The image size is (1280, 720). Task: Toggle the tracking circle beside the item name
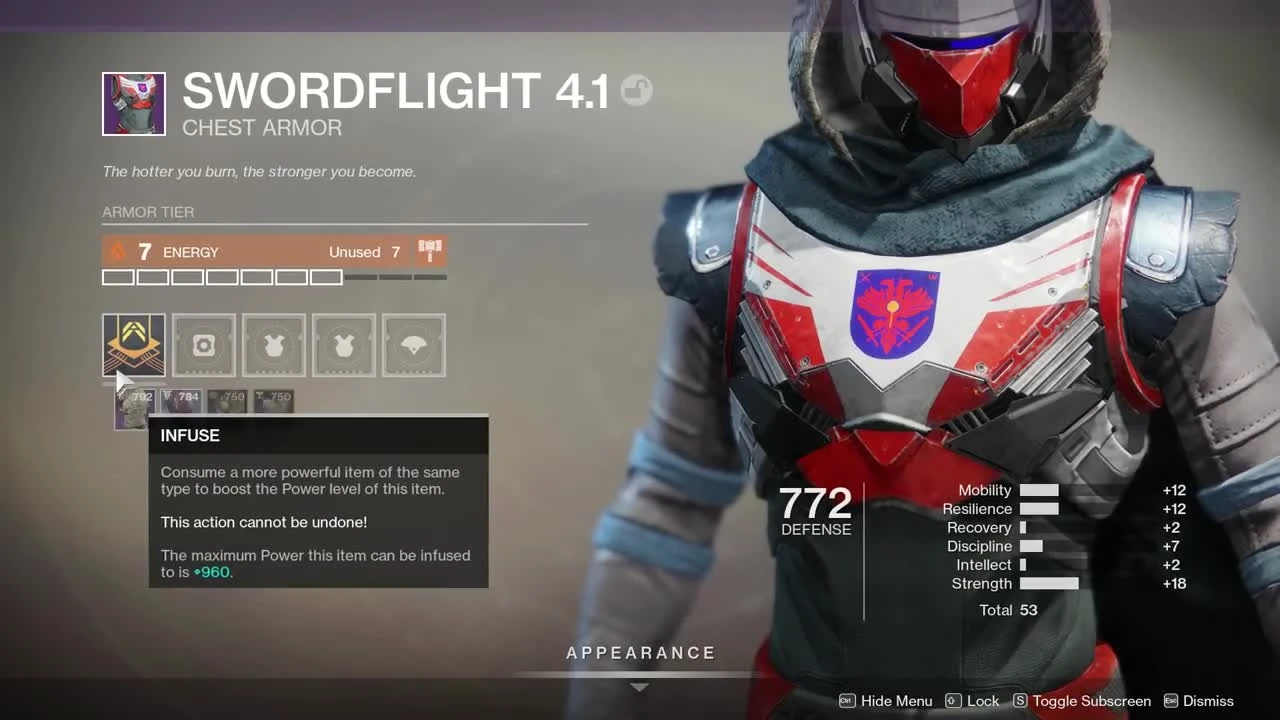coord(635,90)
